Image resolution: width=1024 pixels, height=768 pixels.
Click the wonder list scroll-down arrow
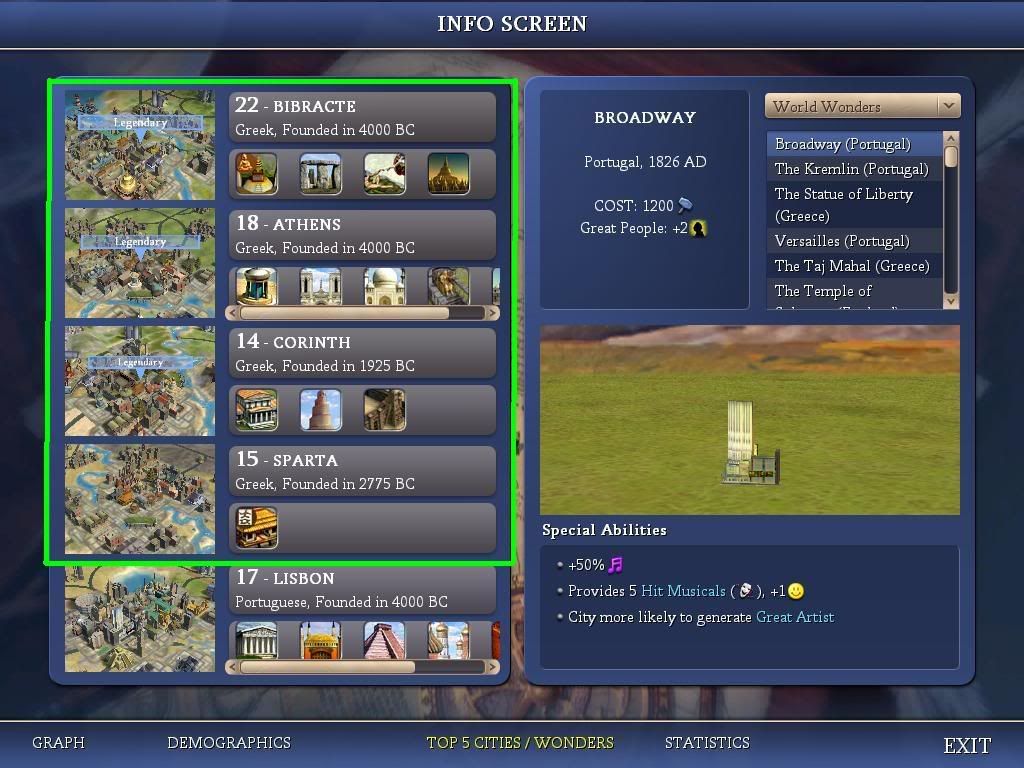(x=951, y=300)
